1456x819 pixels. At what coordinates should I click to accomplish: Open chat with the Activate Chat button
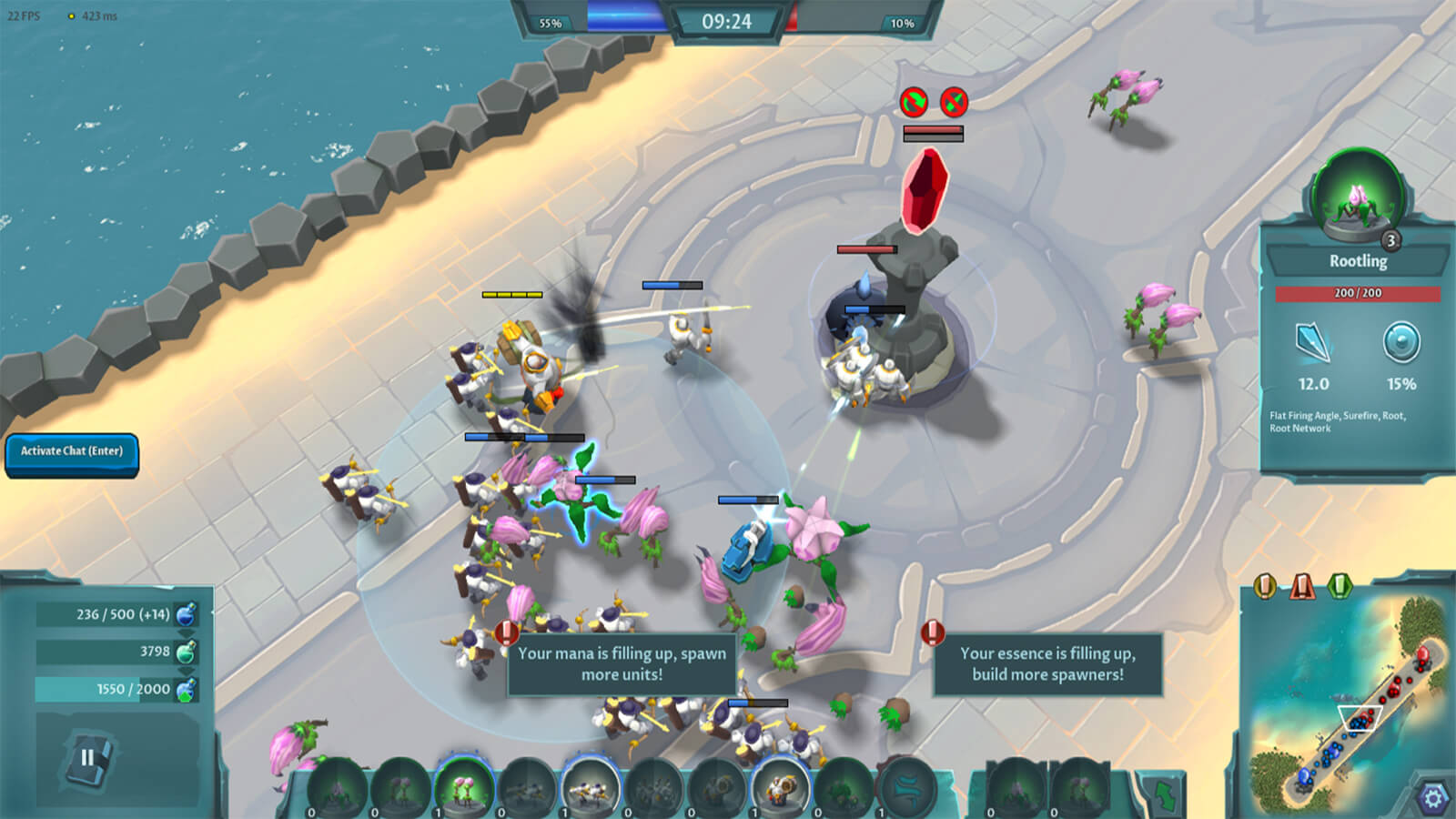[72, 452]
